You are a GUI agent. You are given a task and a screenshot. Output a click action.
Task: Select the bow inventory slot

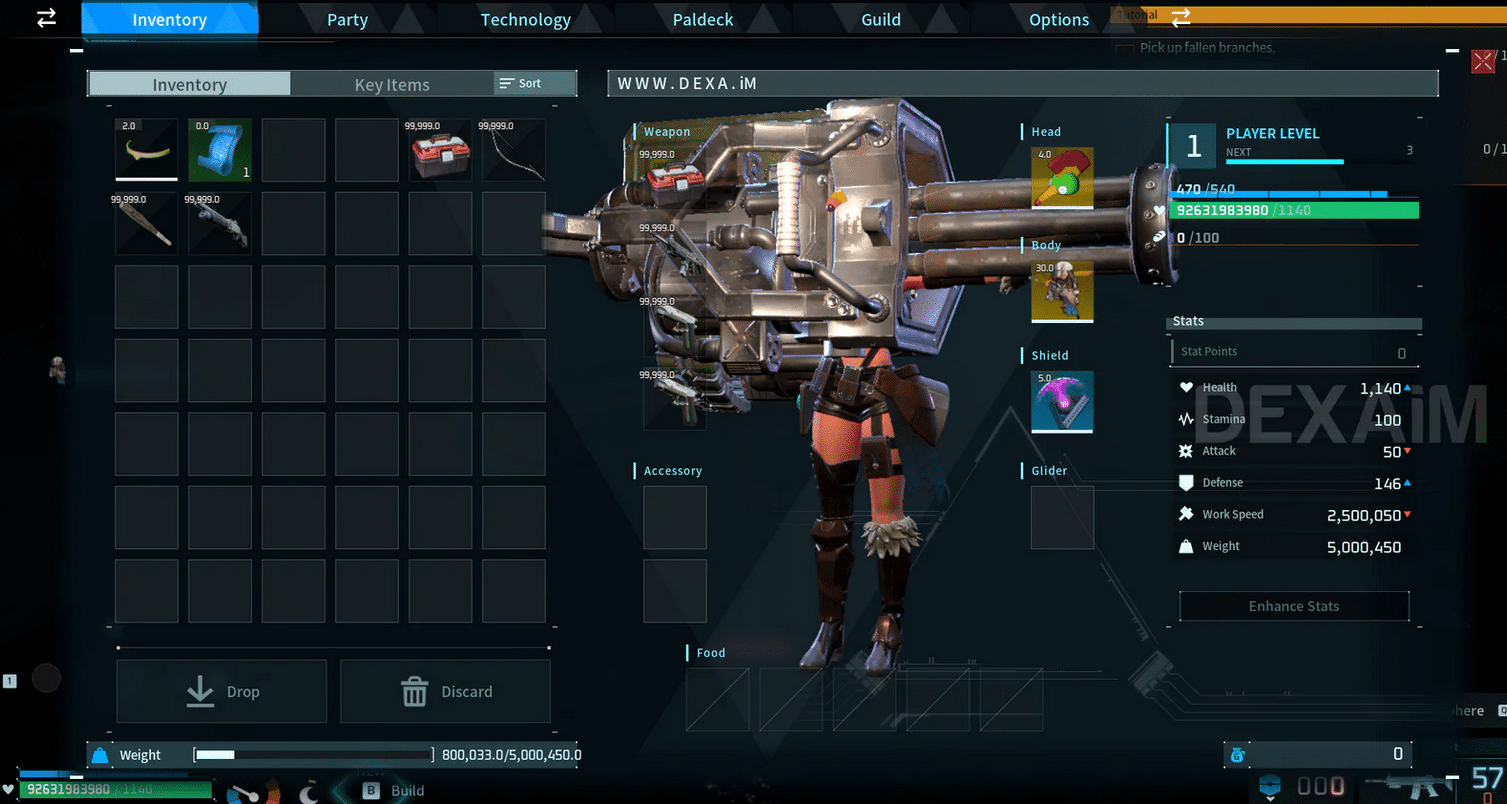tap(514, 150)
